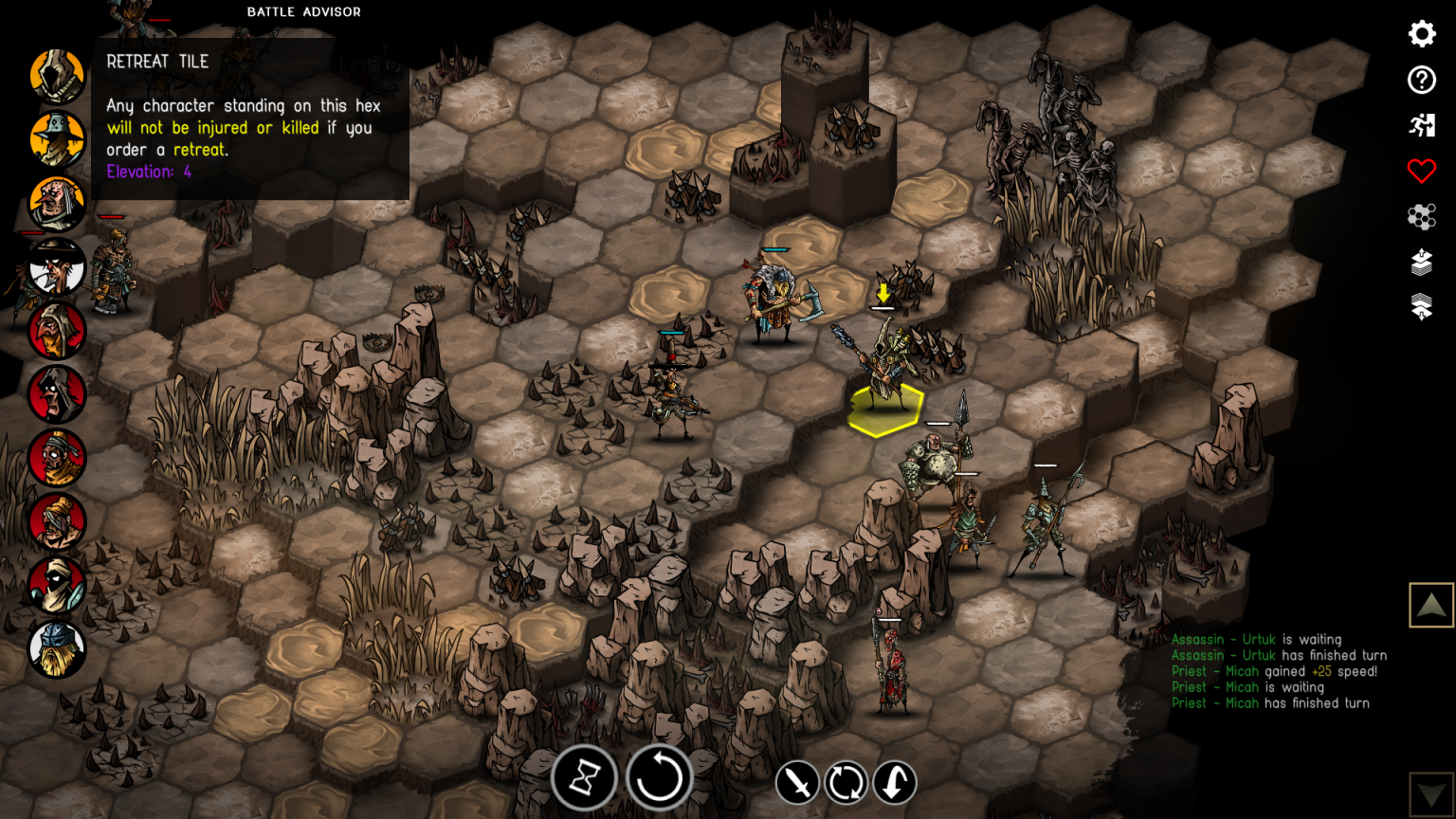This screenshot has width=1456, height=819.
Task: Click the undo move circular arrow
Action: [x=660, y=777]
